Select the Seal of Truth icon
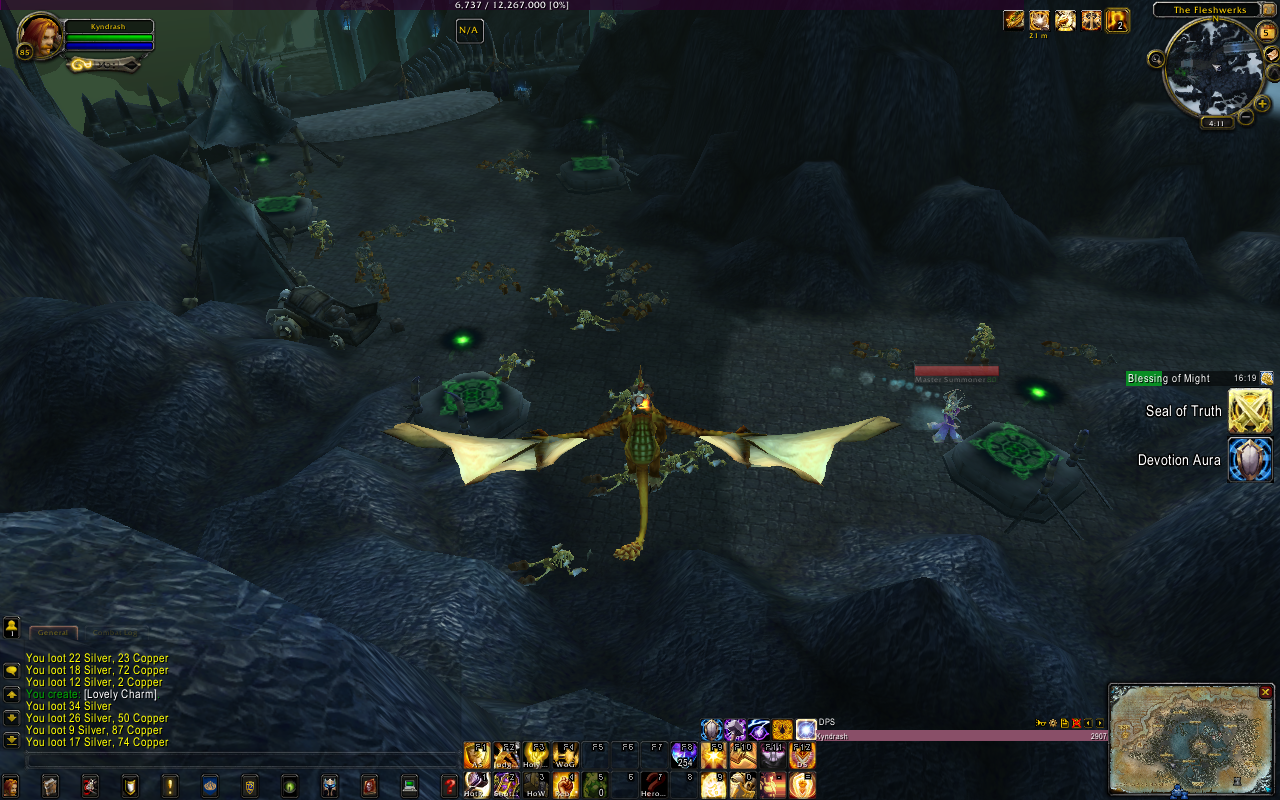The height and width of the screenshot is (800, 1280). tap(1250, 411)
